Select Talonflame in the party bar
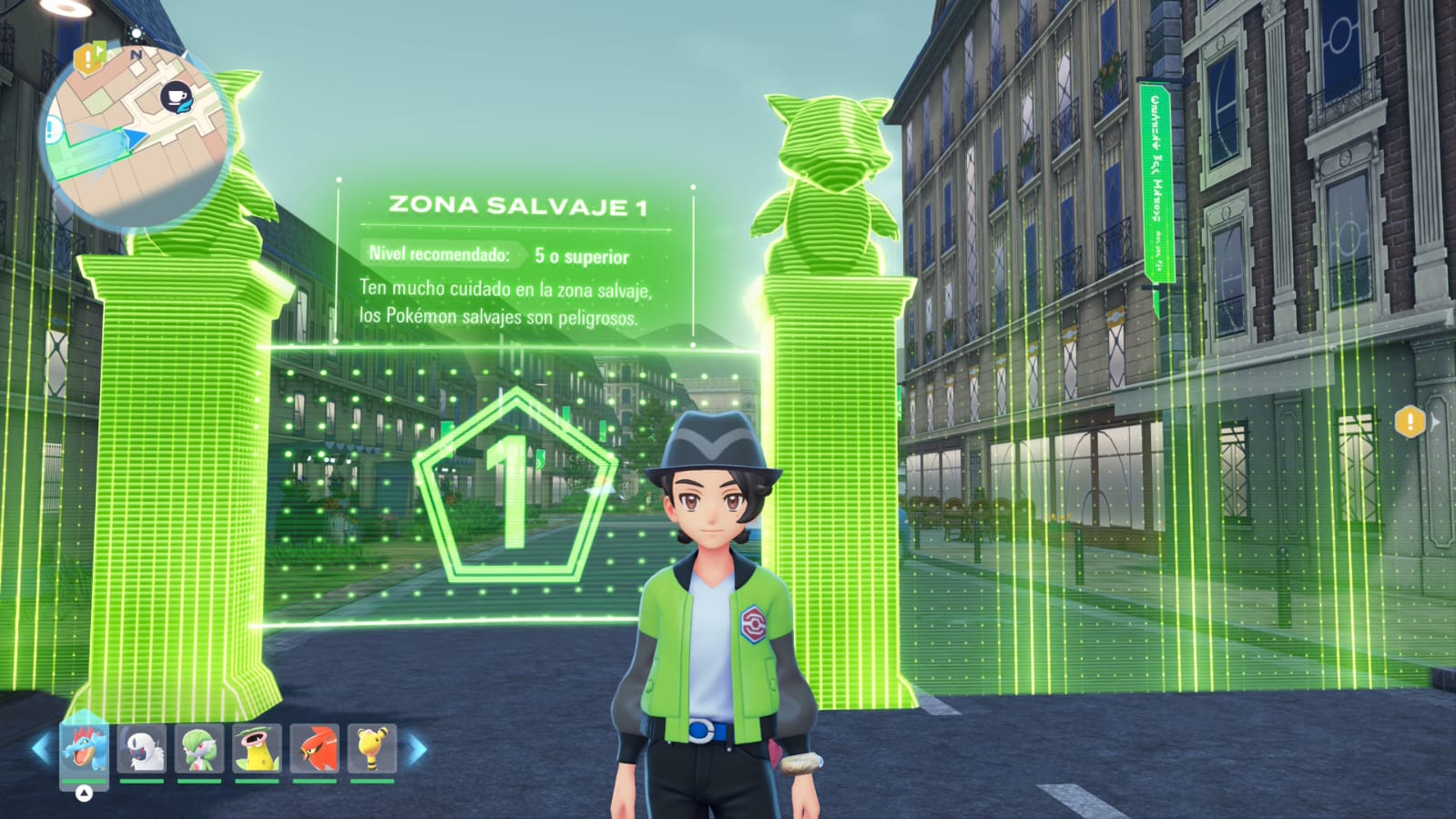Image resolution: width=1456 pixels, height=819 pixels. (314, 749)
